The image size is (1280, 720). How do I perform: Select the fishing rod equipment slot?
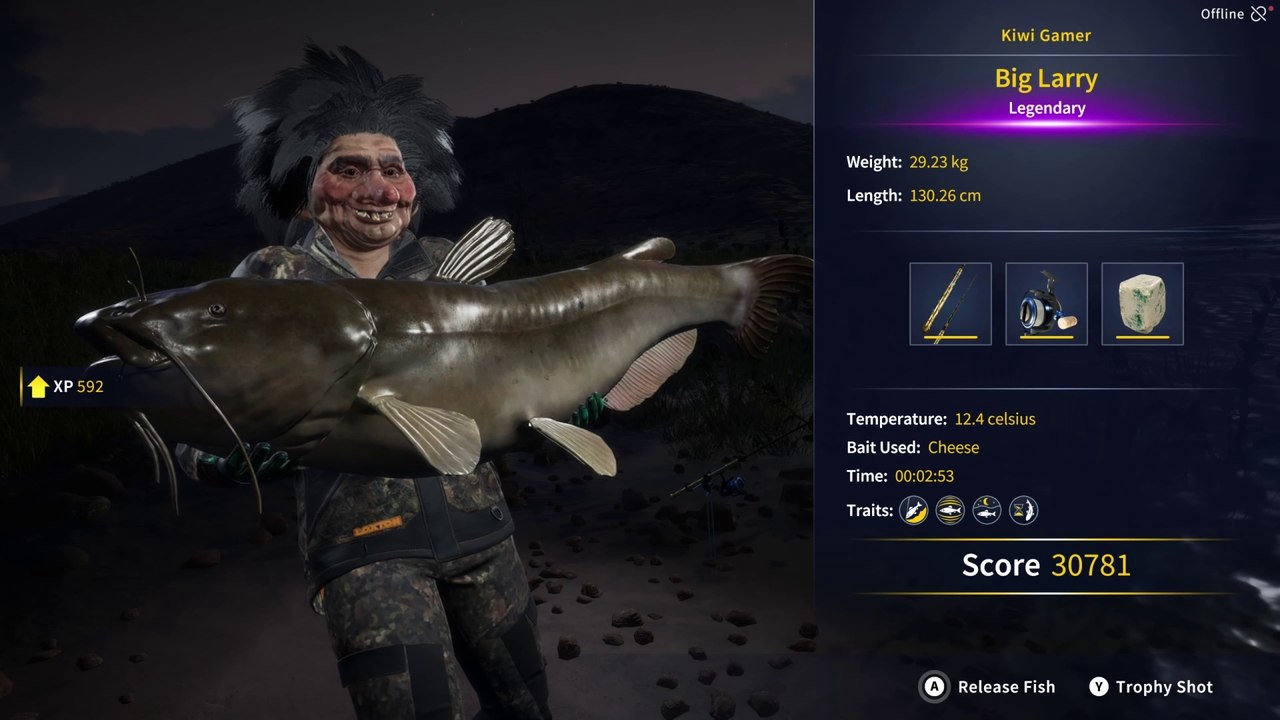pos(950,304)
